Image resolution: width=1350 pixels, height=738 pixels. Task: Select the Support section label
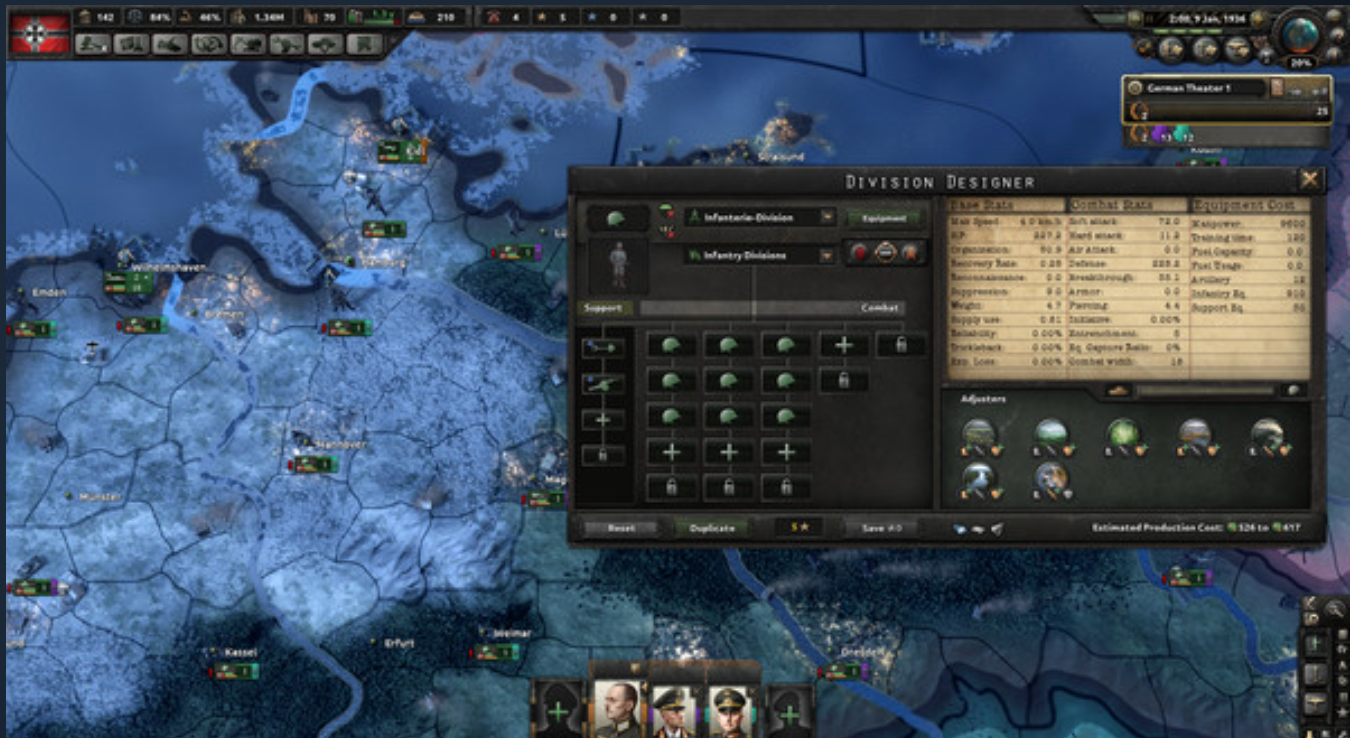tap(603, 308)
